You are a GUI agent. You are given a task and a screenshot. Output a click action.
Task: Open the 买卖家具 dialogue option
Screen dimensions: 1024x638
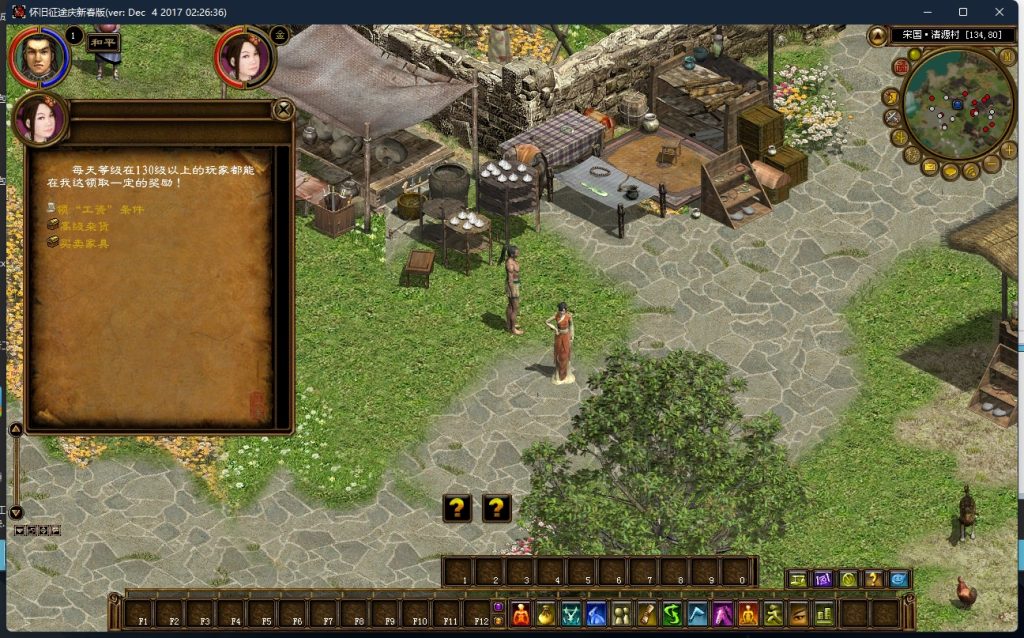tap(84, 243)
